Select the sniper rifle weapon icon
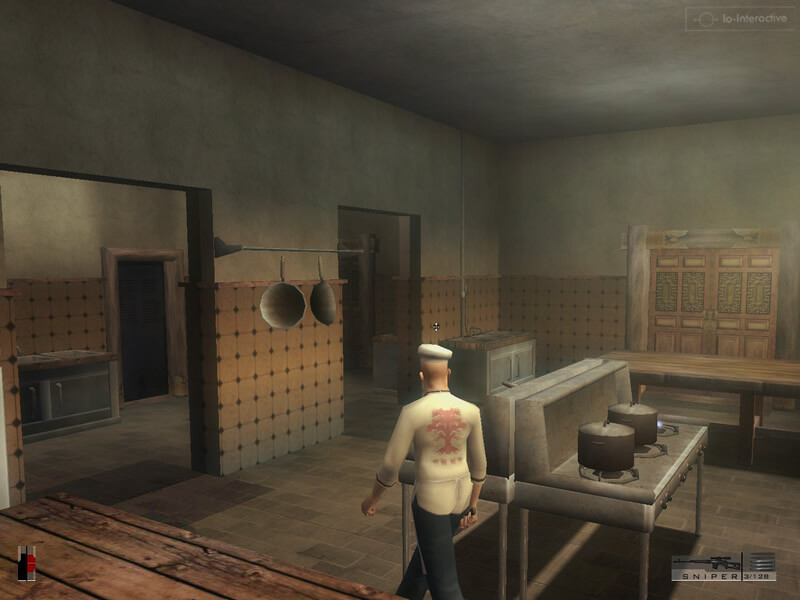Image resolution: width=800 pixels, height=600 pixels. 706,562
